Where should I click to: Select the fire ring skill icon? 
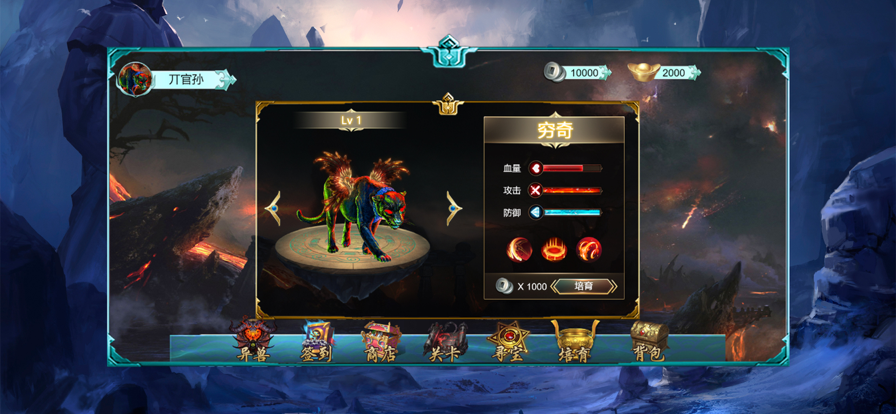pos(555,247)
